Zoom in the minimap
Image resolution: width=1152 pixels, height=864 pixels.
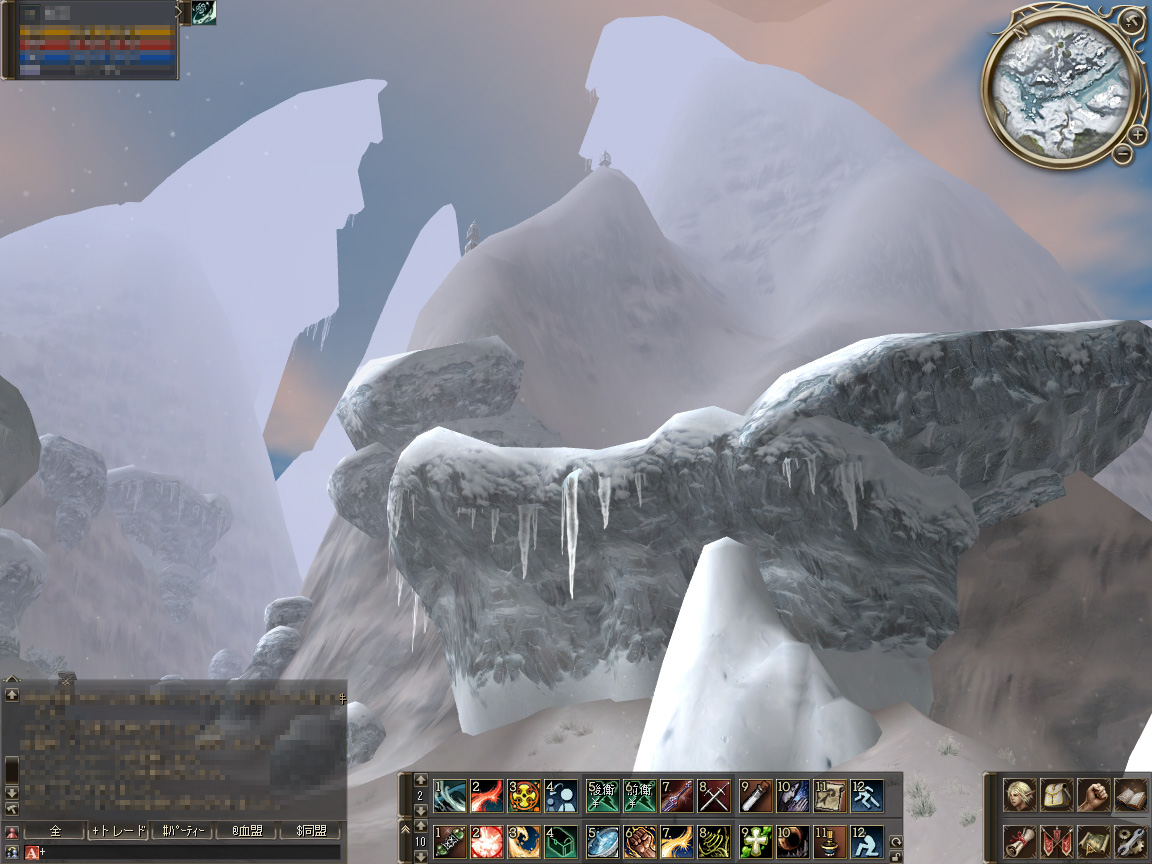coord(1138,135)
